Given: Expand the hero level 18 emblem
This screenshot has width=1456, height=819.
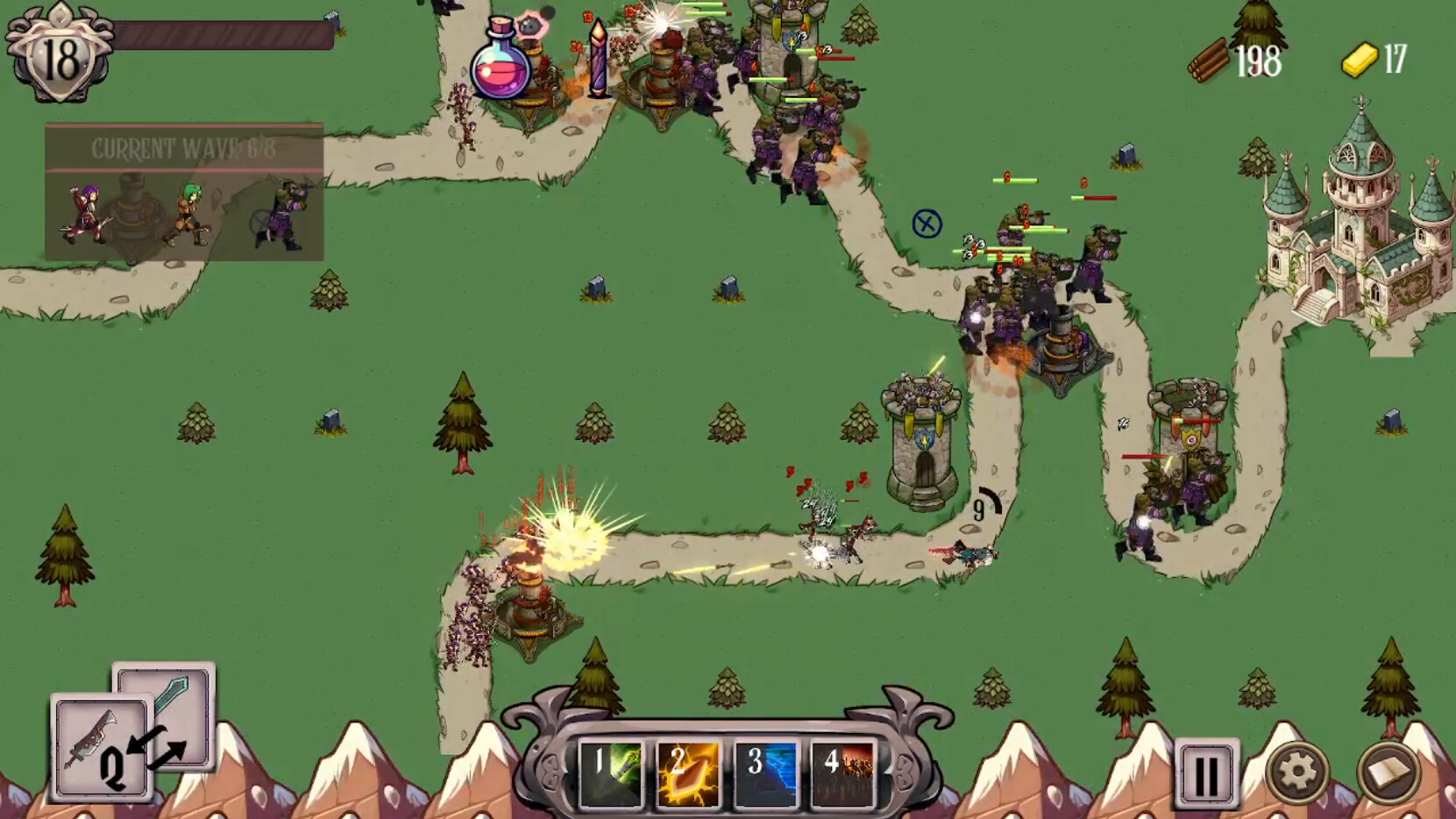Looking at the screenshot, I should [59, 54].
